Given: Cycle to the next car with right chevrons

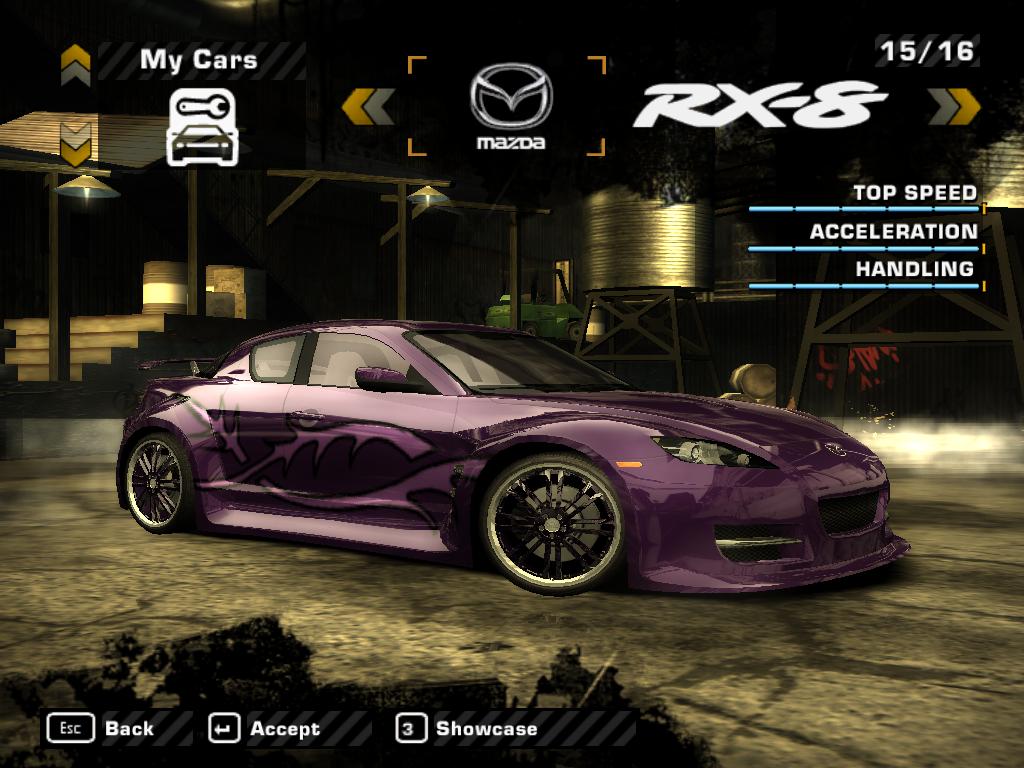Looking at the screenshot, I should click(953, 106).
